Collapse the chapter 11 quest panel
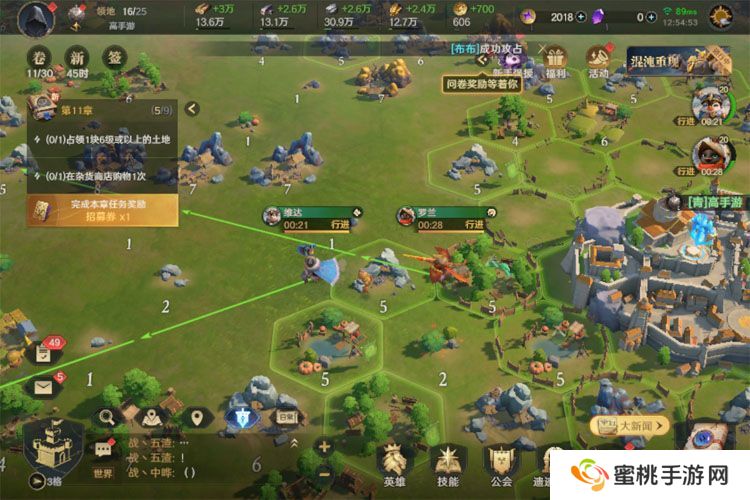 click(190, 109)
